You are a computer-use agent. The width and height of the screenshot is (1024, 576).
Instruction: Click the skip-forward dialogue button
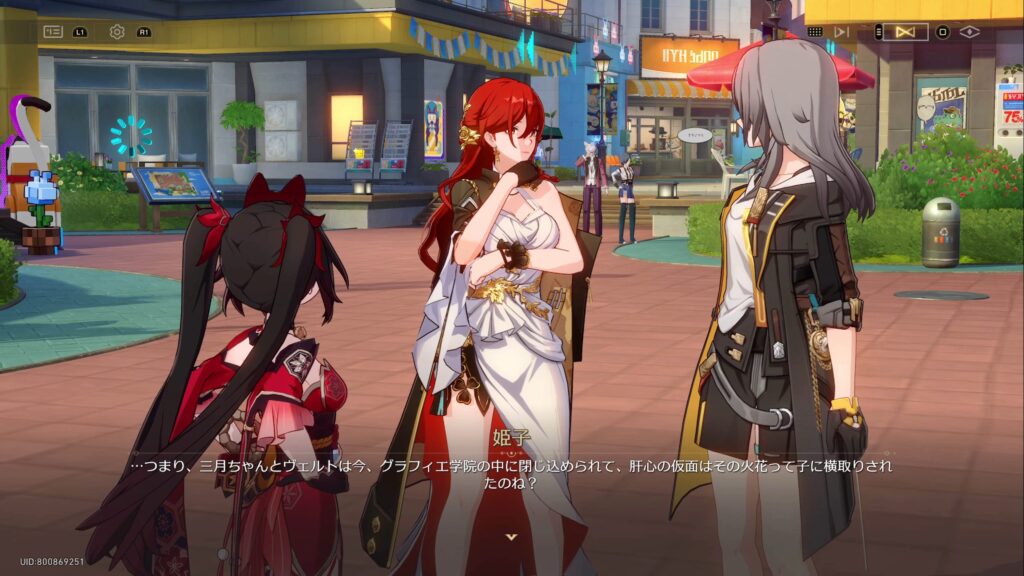[x=841, y=32]
